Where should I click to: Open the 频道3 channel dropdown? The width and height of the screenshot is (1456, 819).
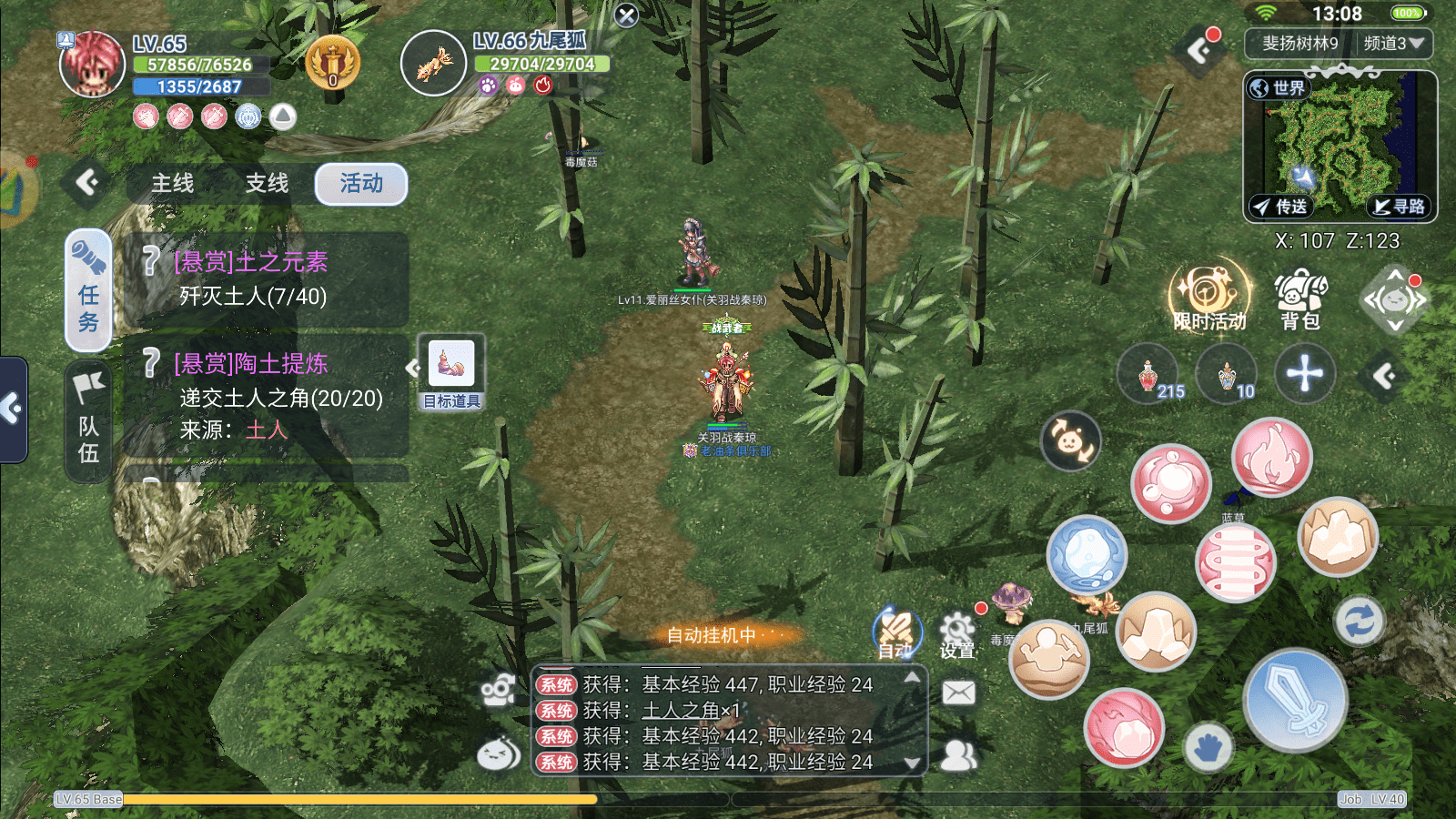[x=1393, y=43]
